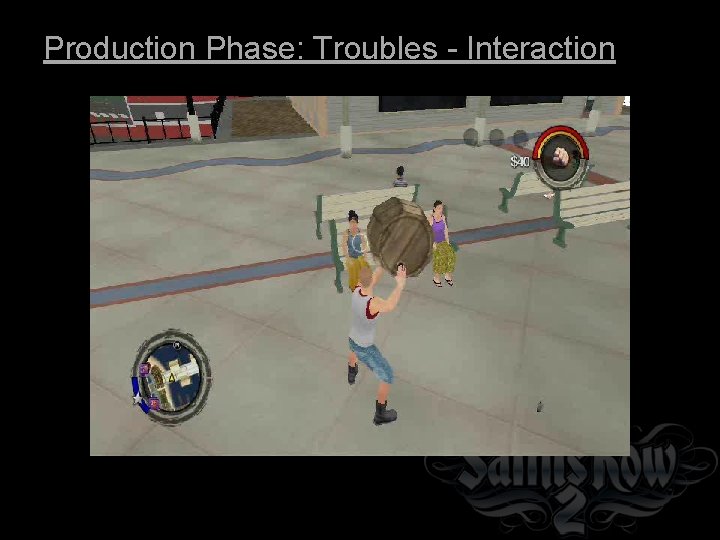Click the circular minimap radar
The height and width of the screenshot is (540, 720).
(172, 375)
